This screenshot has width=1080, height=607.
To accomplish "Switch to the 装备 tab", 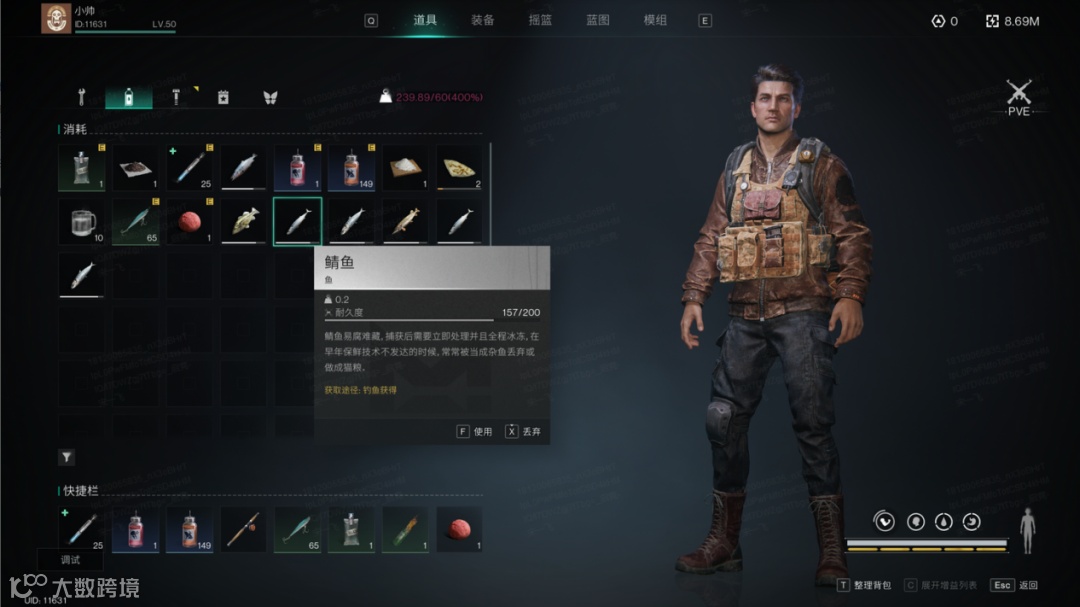I will click(483, 20).
